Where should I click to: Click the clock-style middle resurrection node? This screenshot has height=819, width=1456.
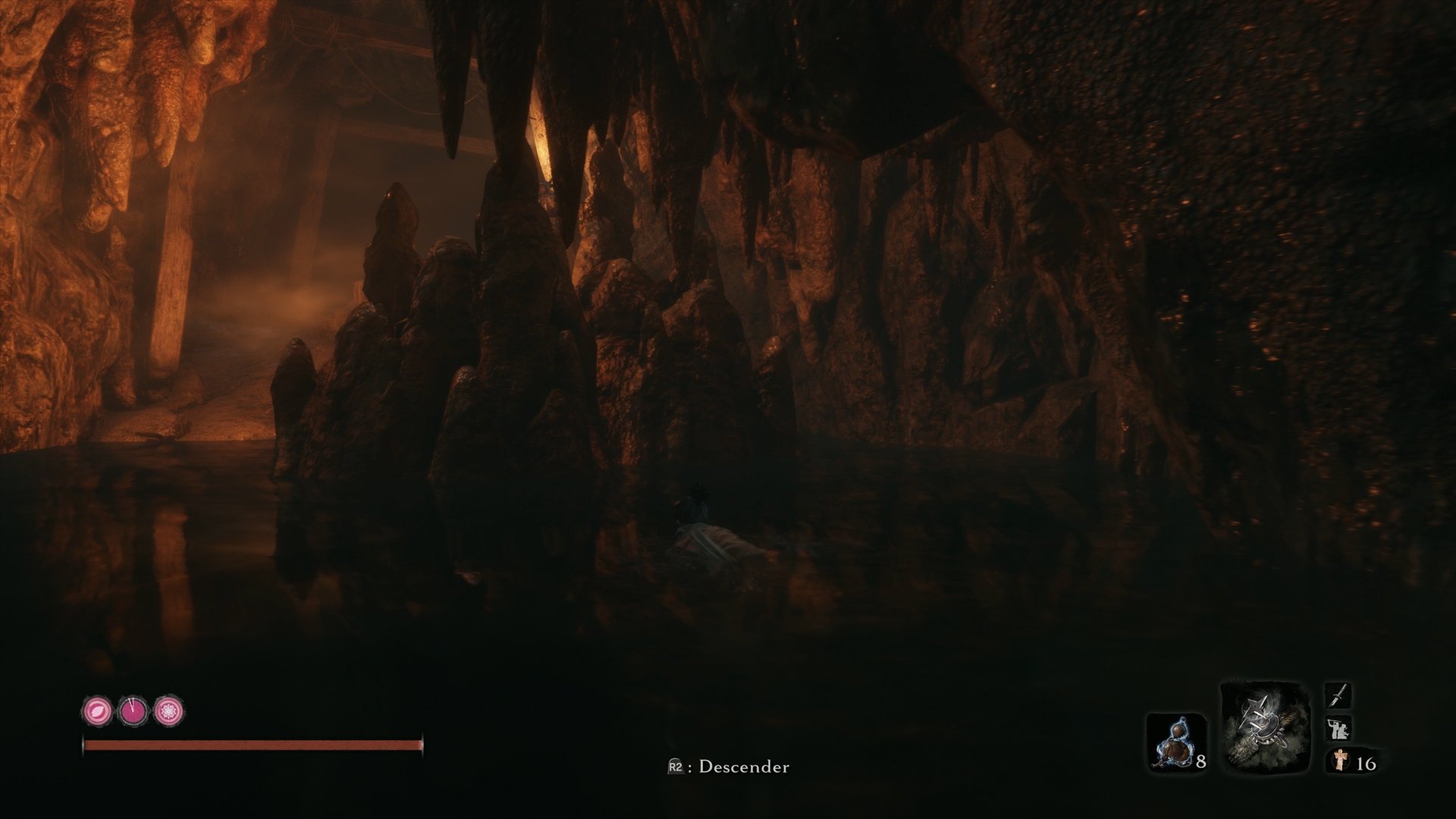point(133,708)
